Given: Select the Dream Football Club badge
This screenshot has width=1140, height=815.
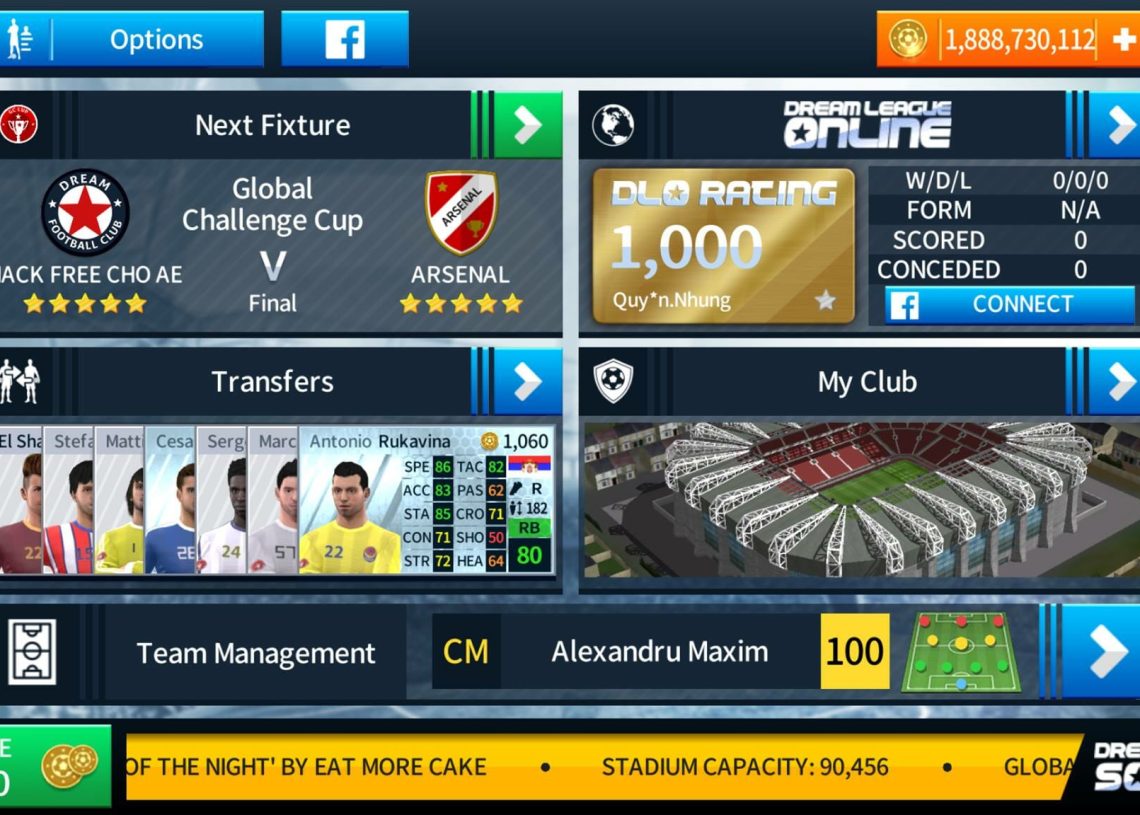Looking at the screenshot, I should click(85, 212).
